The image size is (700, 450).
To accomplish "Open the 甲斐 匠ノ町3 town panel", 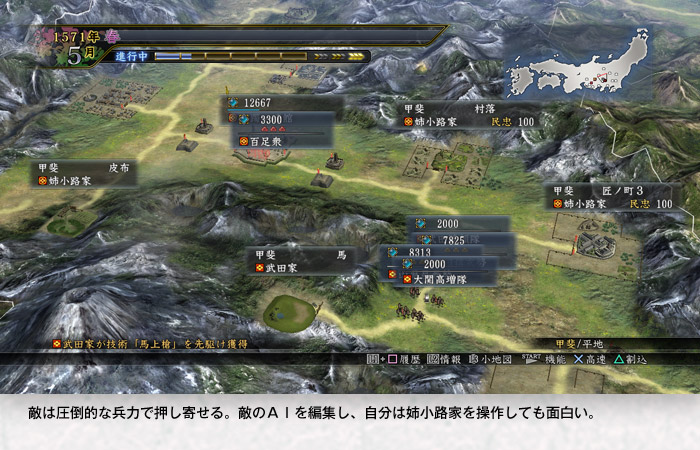I will pyautogui.click(x=608, y=196).
